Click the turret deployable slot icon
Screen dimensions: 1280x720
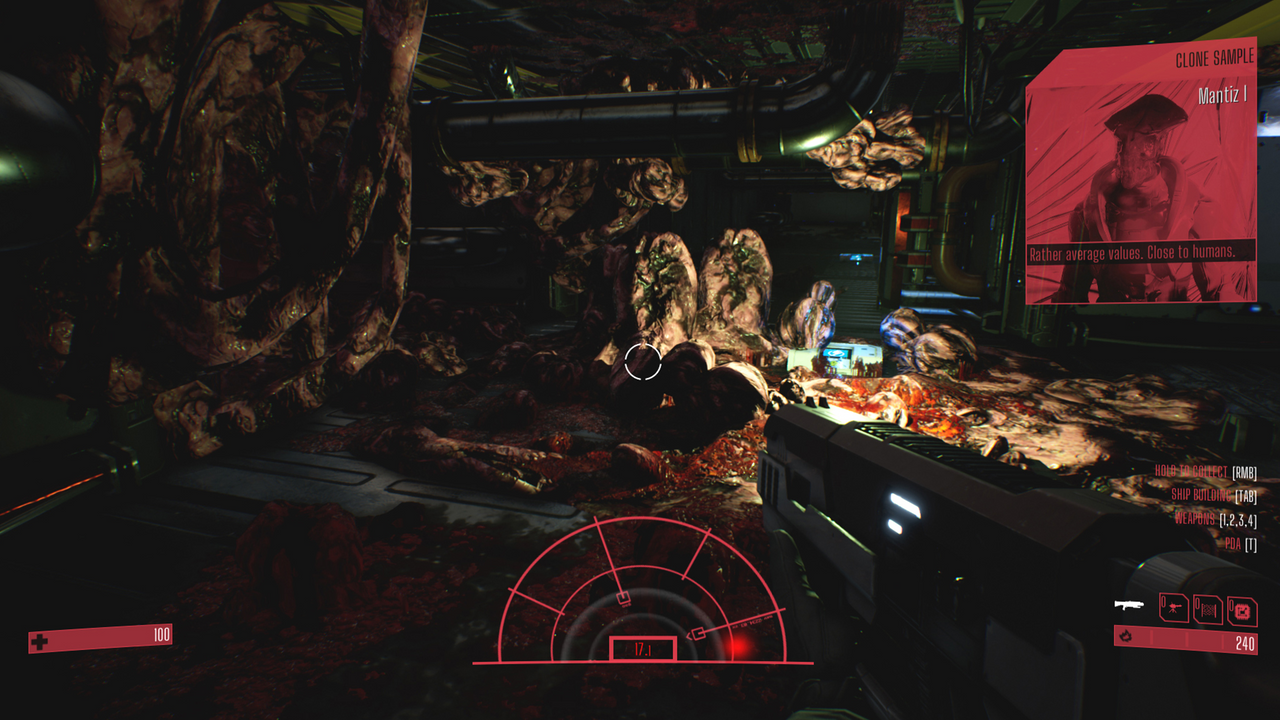1173,607
